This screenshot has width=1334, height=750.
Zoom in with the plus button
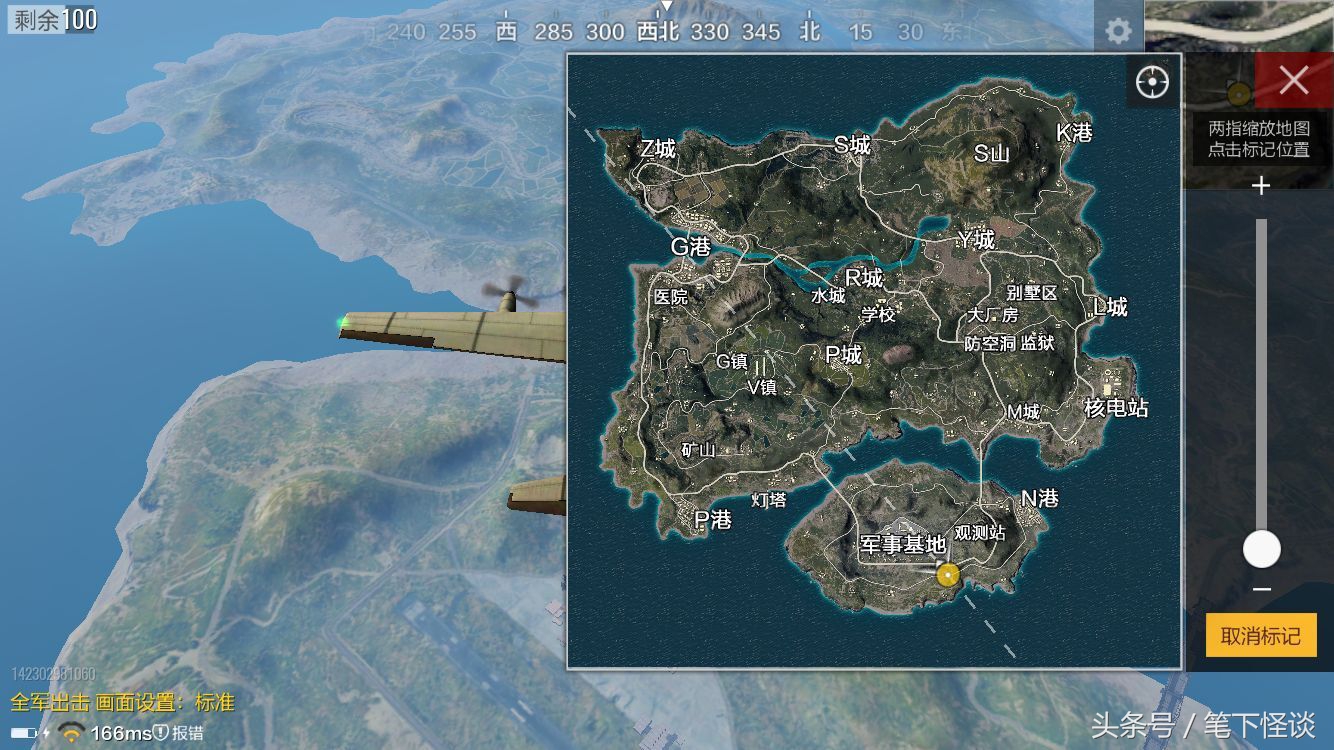click(x=1261, y=186)
